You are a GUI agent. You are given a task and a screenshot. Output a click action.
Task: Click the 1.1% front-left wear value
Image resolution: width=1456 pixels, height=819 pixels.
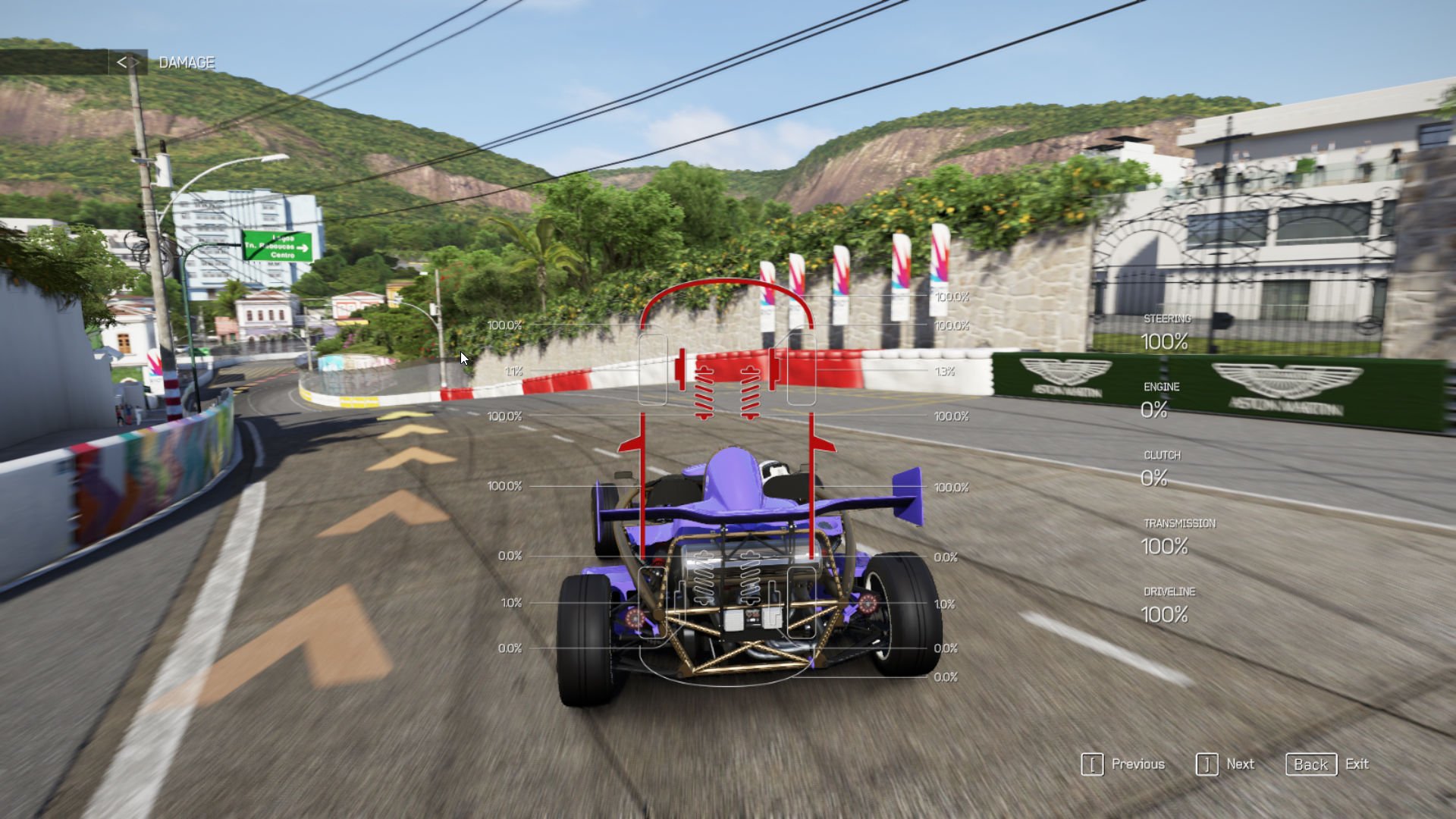click(516, 372)
